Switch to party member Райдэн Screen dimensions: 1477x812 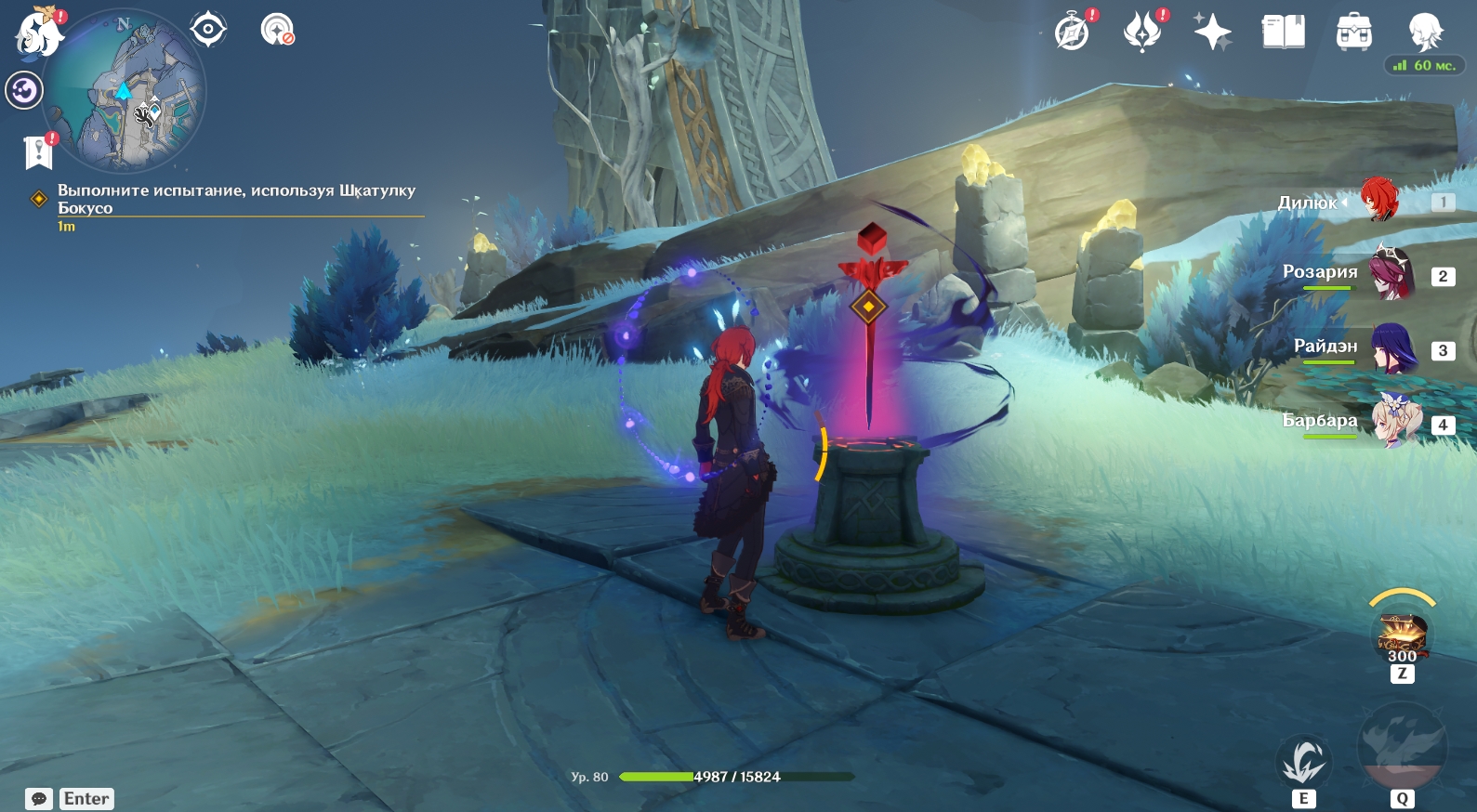click(x=1391, y=349)
